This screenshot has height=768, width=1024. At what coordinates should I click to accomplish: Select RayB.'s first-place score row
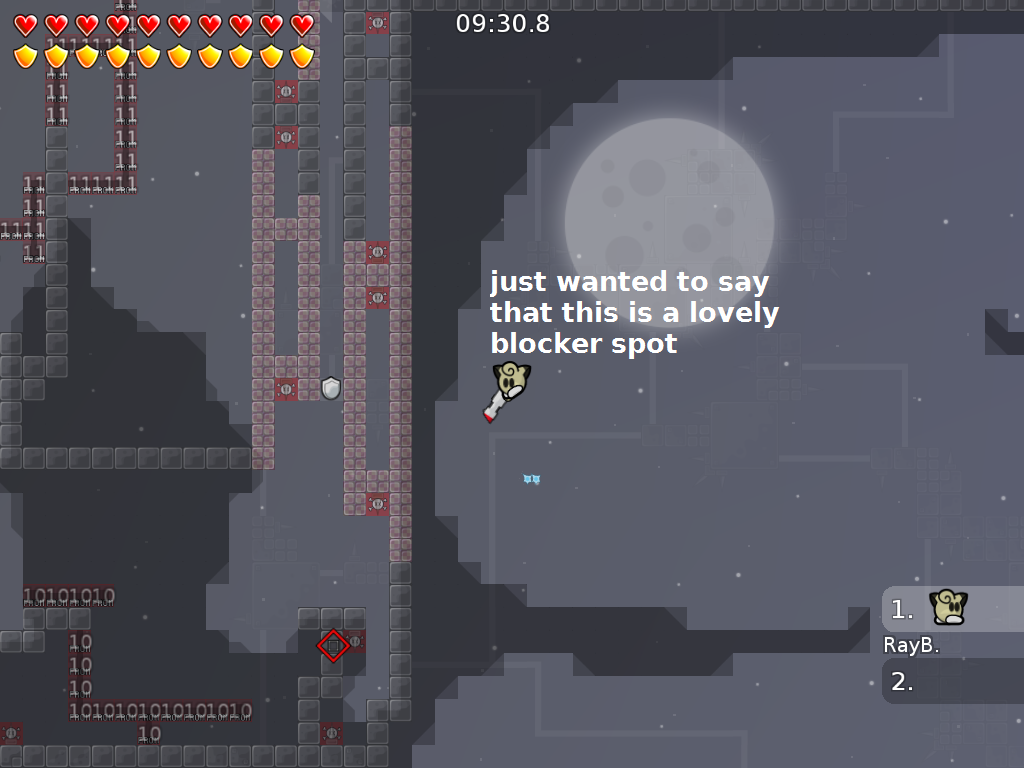point(951,609)
